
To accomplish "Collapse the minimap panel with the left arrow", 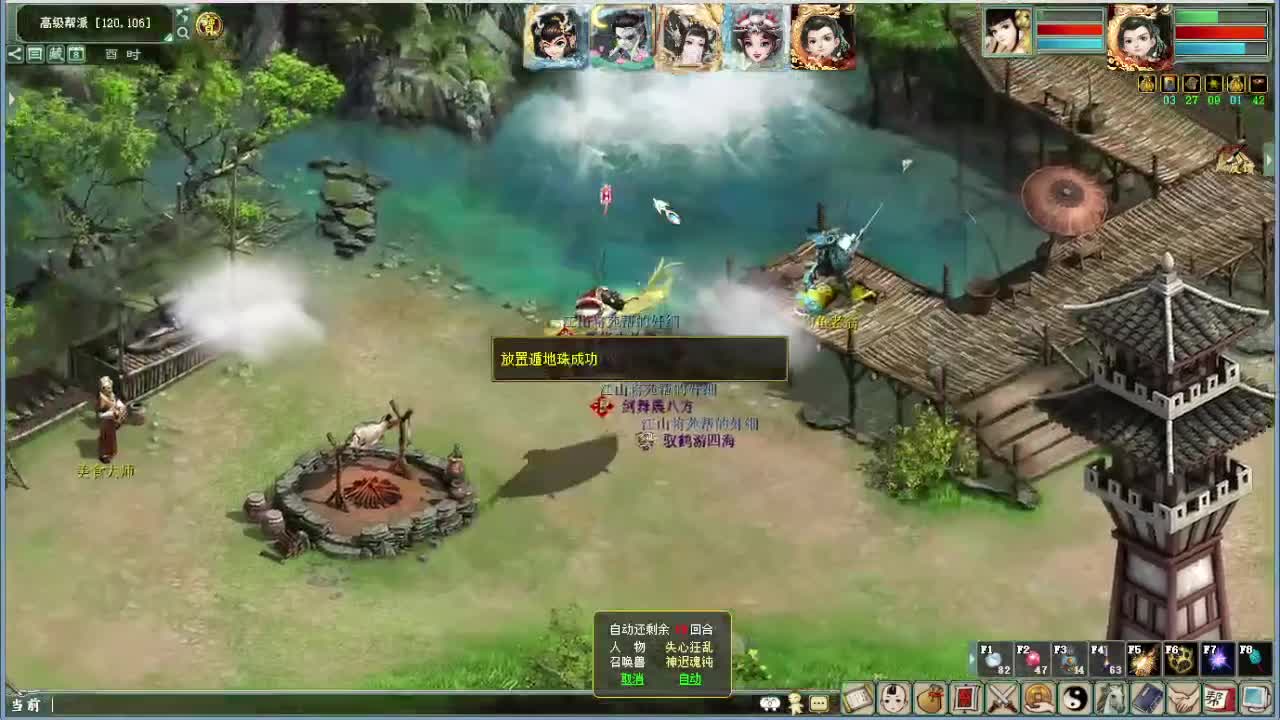I will [x=14, y=53].
